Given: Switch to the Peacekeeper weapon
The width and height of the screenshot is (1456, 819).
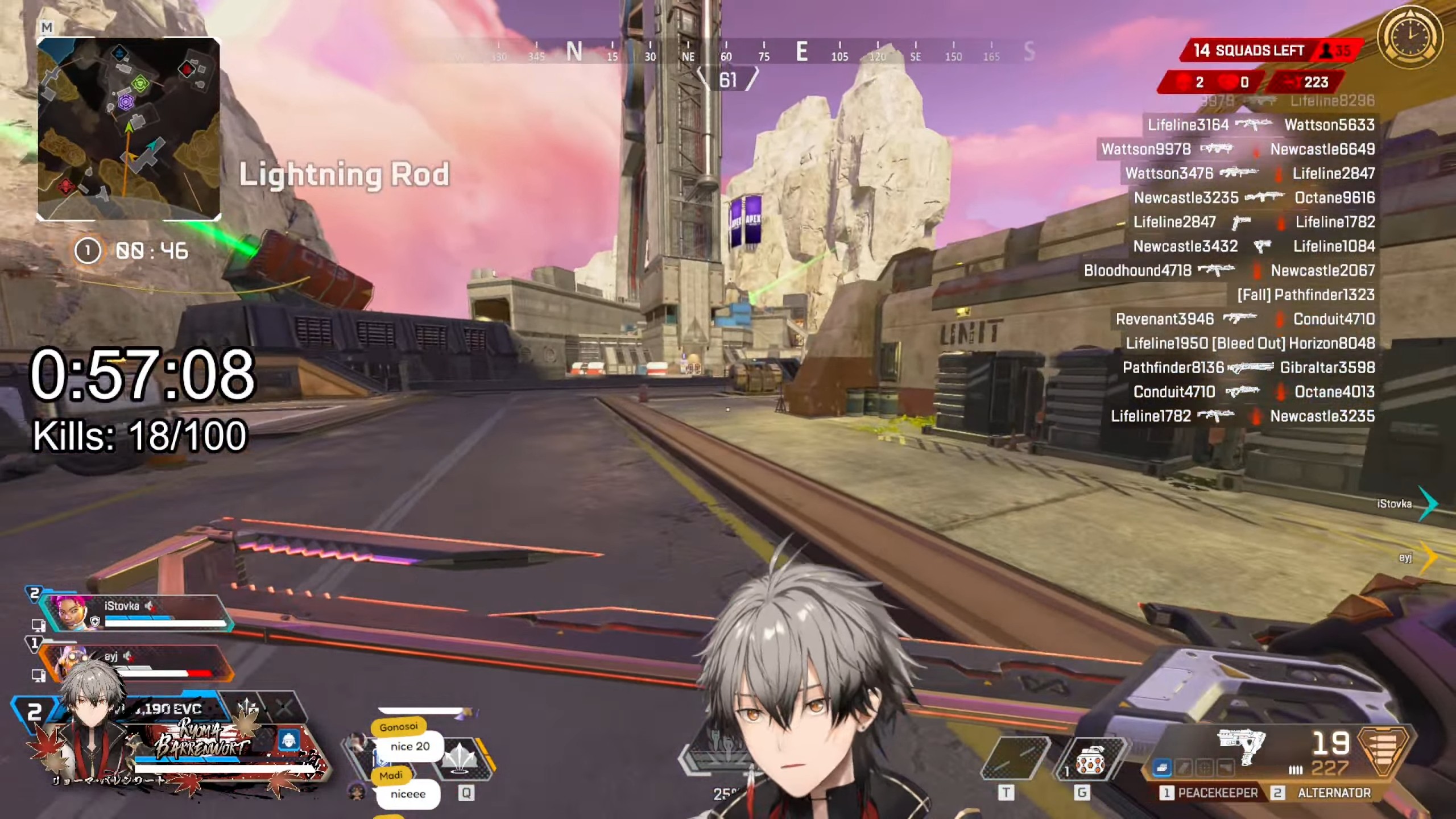Looking at the screenshot, I should click(1209, 792).
